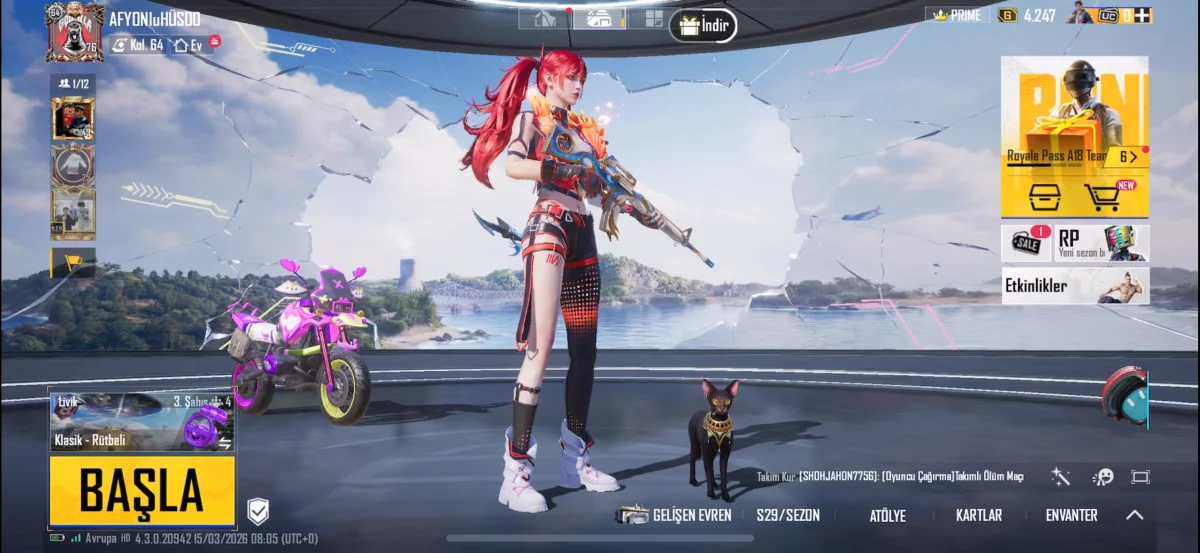Open the ENVANTER inventory menu
This screenshot has height=553, width=1200.
pos(1071,516)
